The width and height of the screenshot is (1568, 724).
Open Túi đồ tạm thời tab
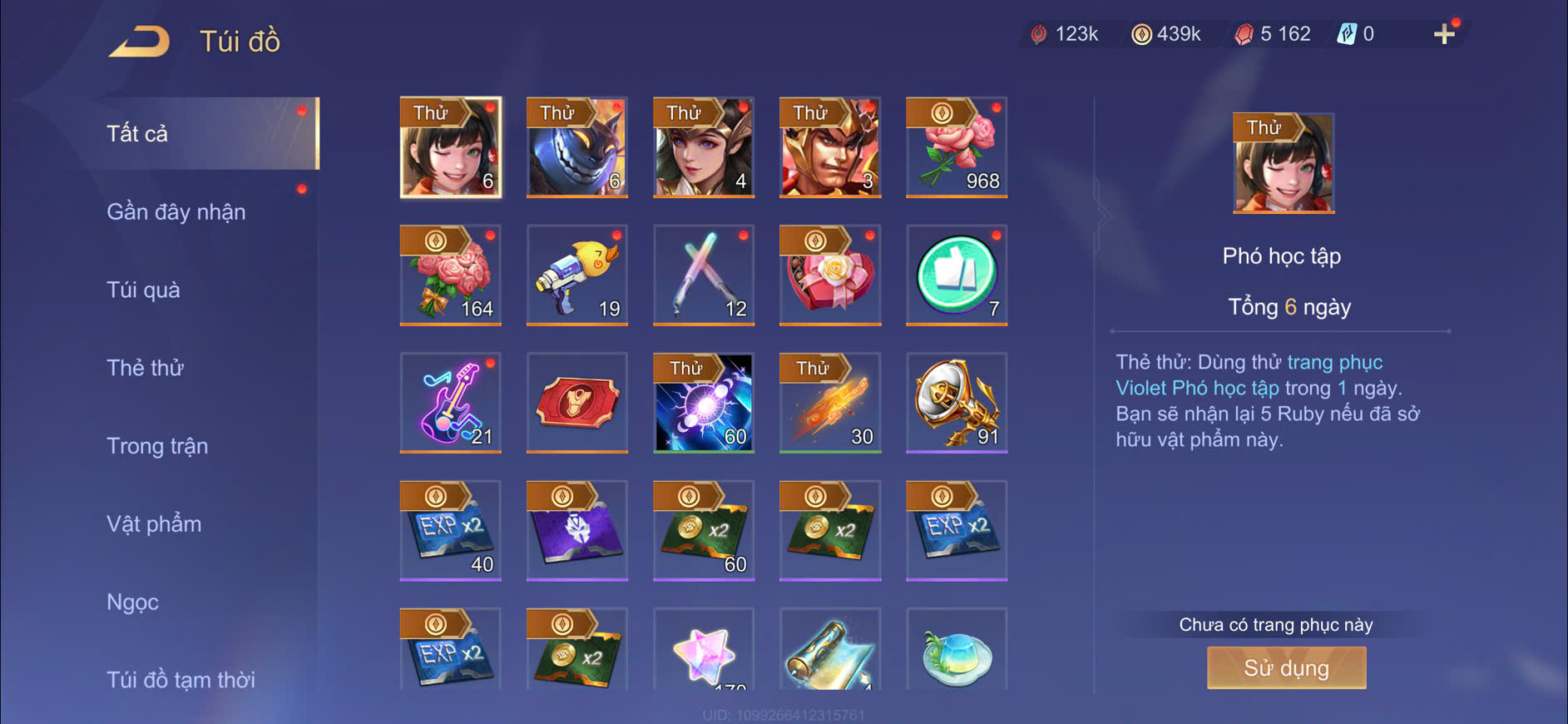(181, 680)
